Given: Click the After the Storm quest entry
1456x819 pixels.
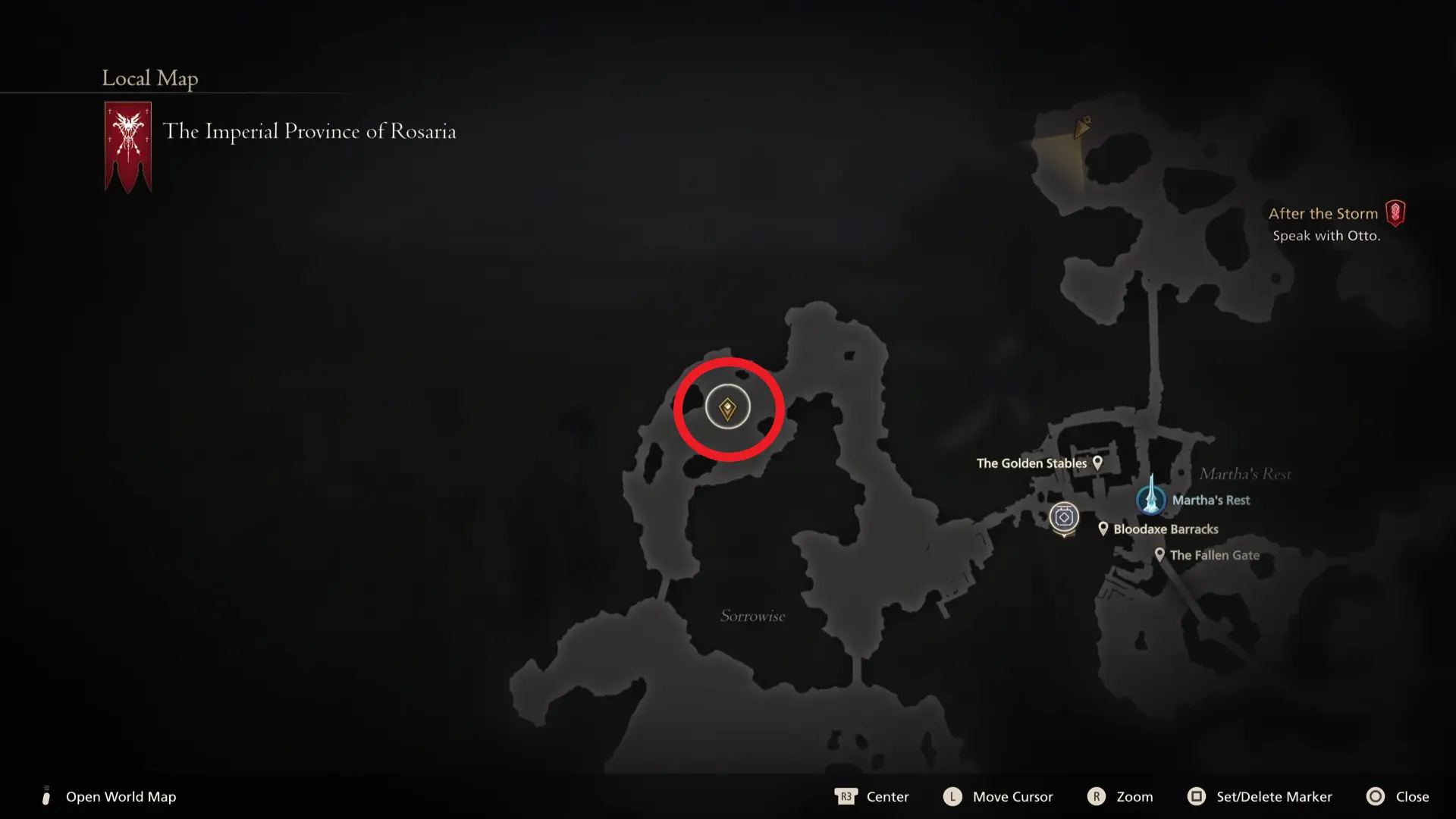Looking at the screenshot, I should [1323, 213].
